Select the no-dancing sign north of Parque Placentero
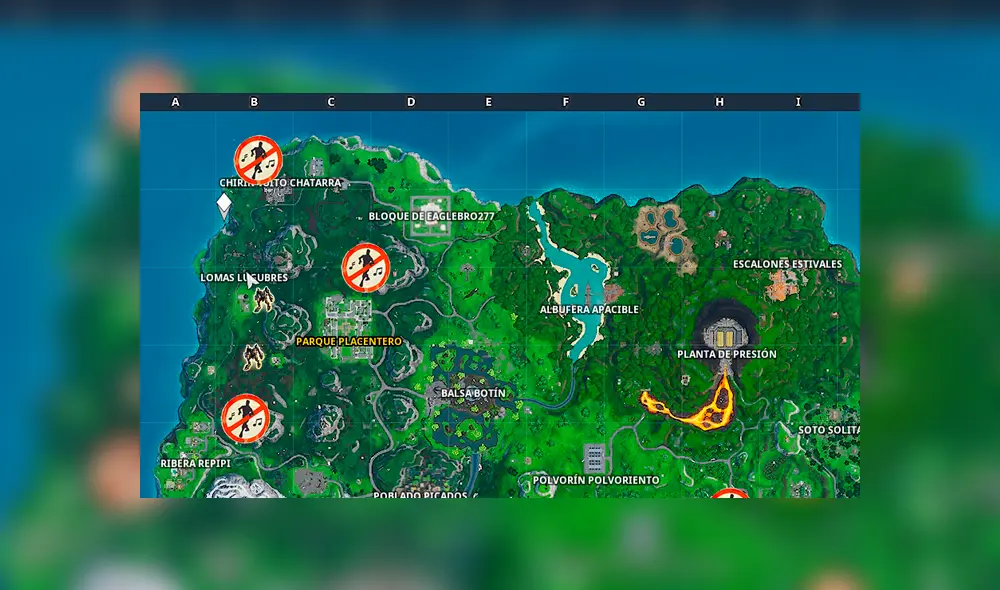Image resolution: width=1000 pixels, height=590 pixels. [x=365, y=266]
